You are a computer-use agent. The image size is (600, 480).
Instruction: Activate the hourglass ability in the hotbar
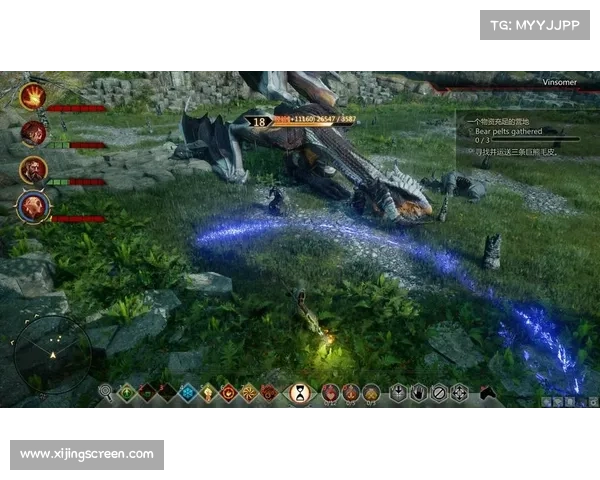coord(299,393)
